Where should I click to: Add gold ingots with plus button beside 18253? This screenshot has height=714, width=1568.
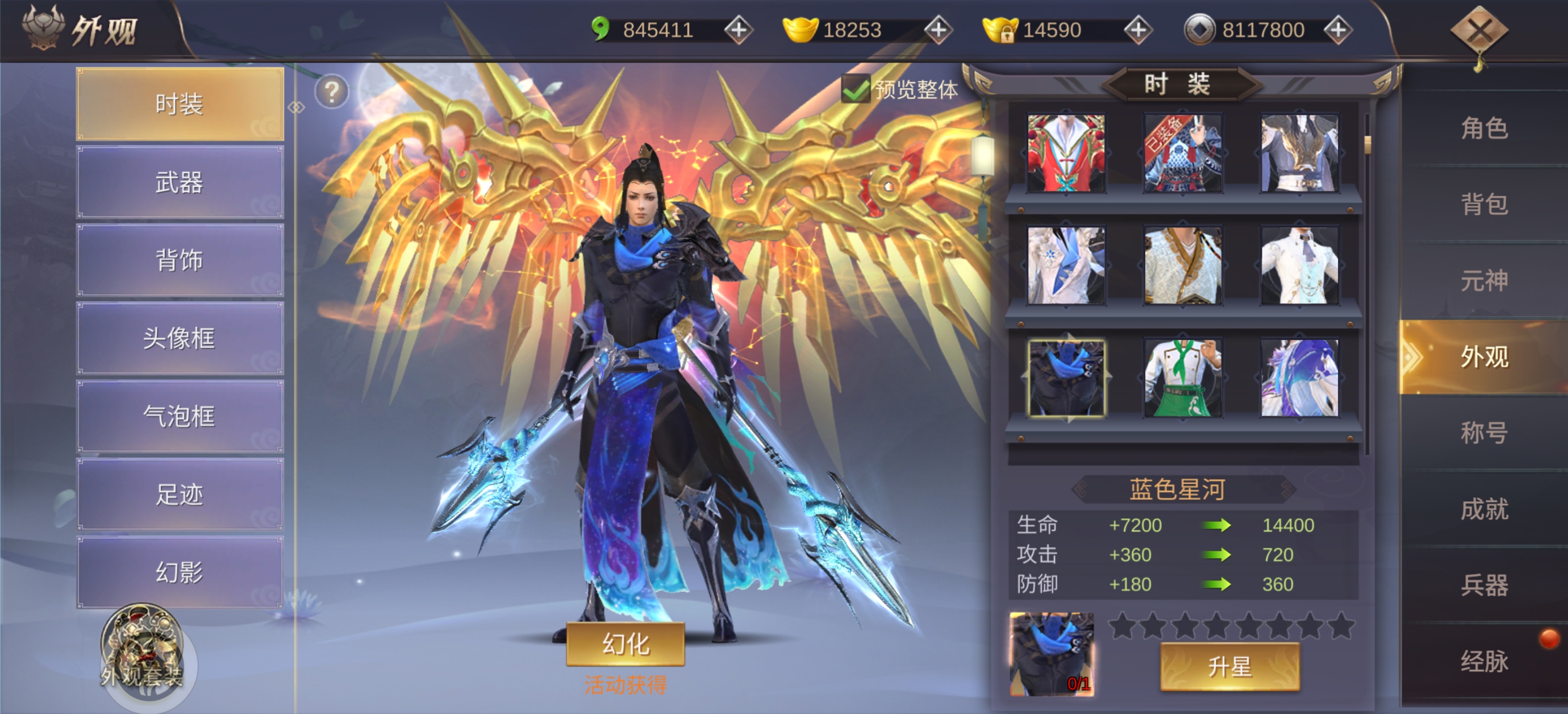[x=938, y=30]
